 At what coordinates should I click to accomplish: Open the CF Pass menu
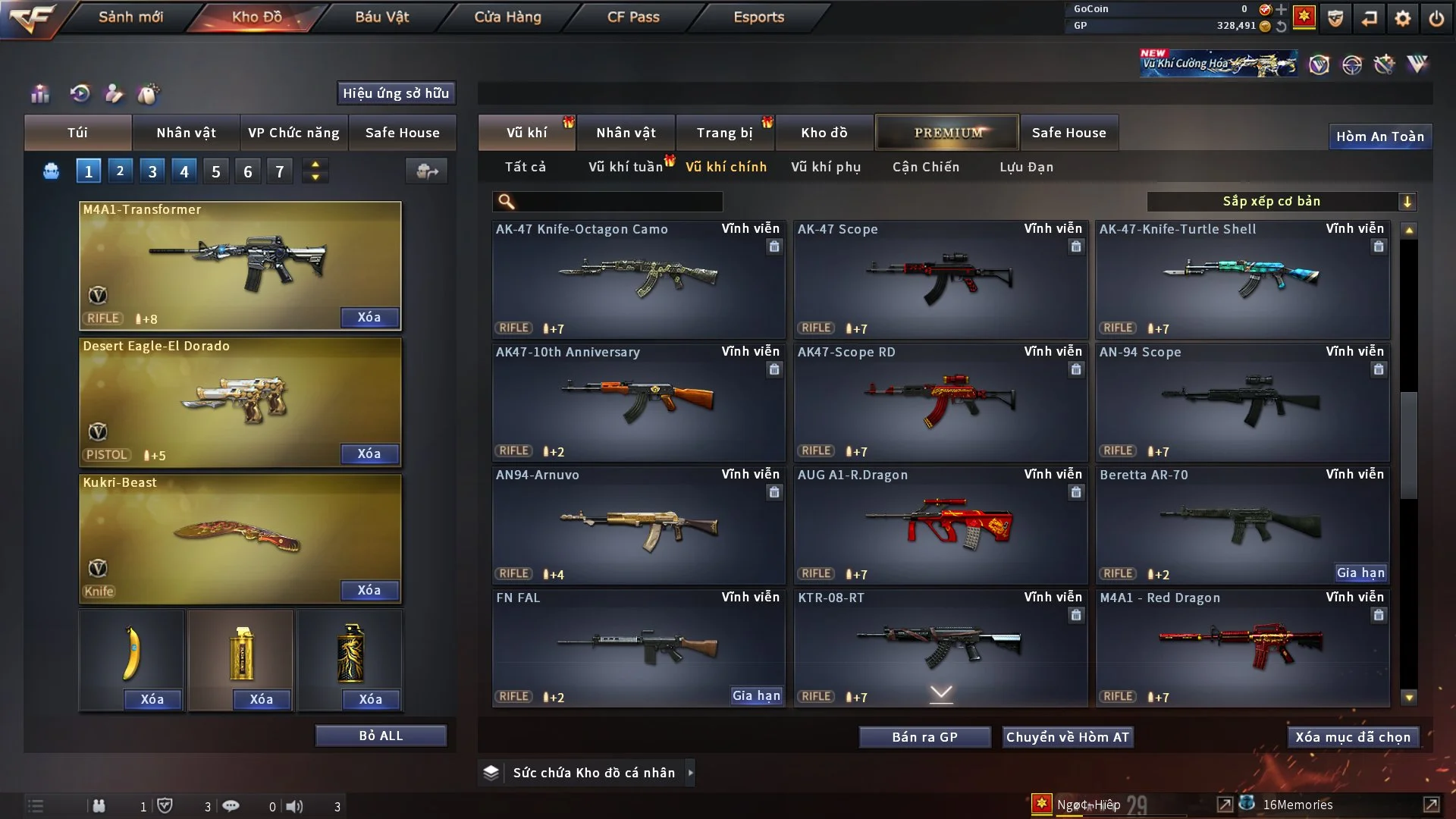click(633, 17)
